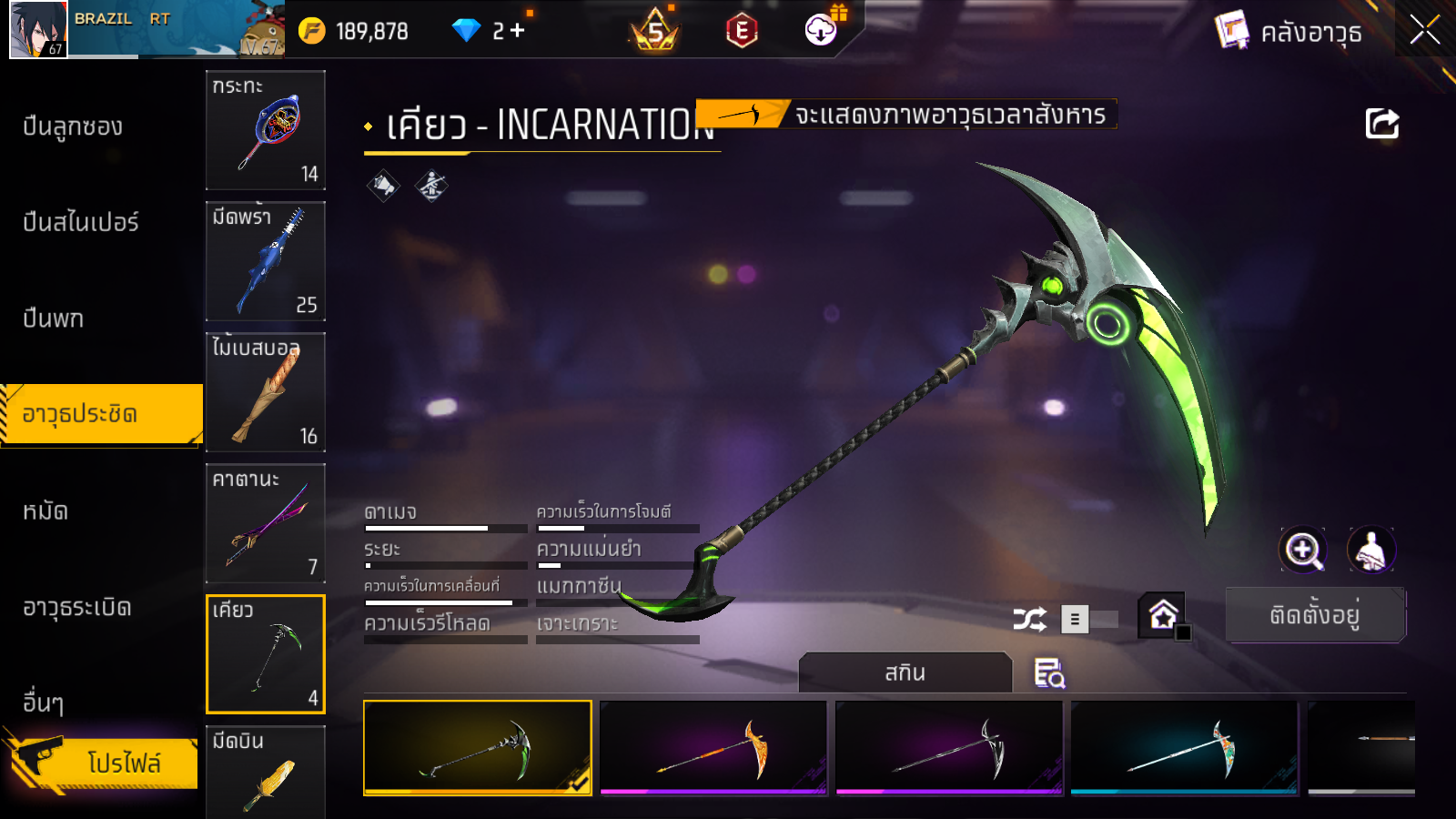Image resolution: width=1456 pixels, height=819 pixels.
Task: Choose the หมัด fist category
Action: [x=45, y=511]
